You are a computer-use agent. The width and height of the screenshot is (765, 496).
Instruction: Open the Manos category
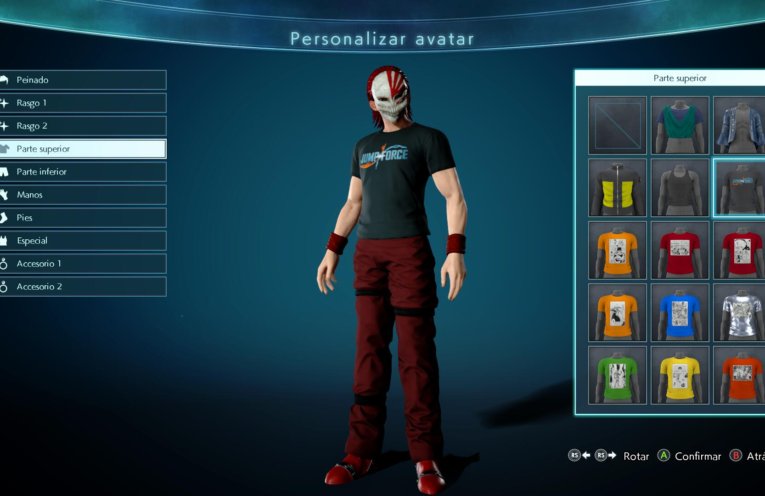click(x=82, y=195)
